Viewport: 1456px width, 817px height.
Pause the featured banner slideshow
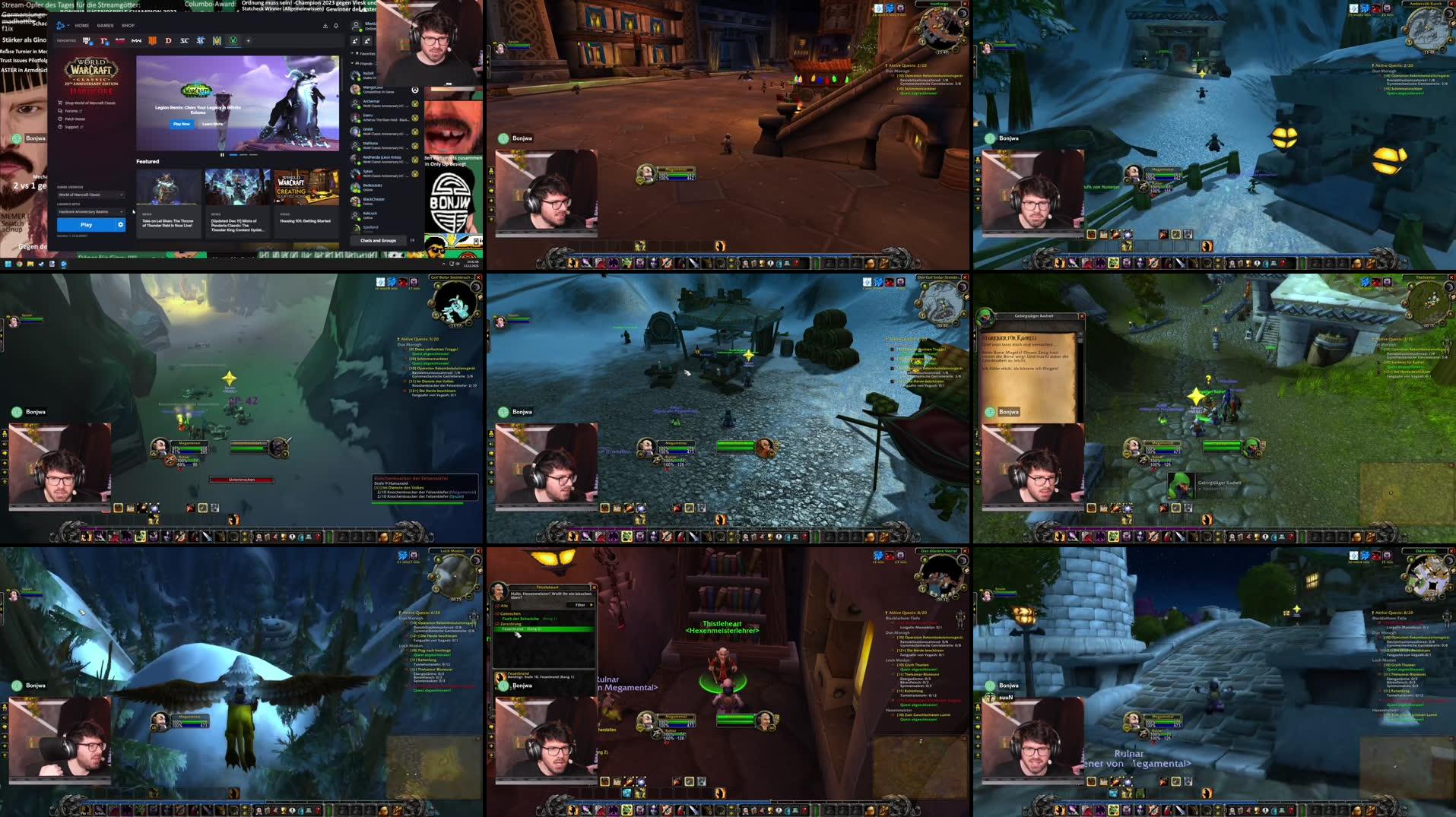(222, 154)
